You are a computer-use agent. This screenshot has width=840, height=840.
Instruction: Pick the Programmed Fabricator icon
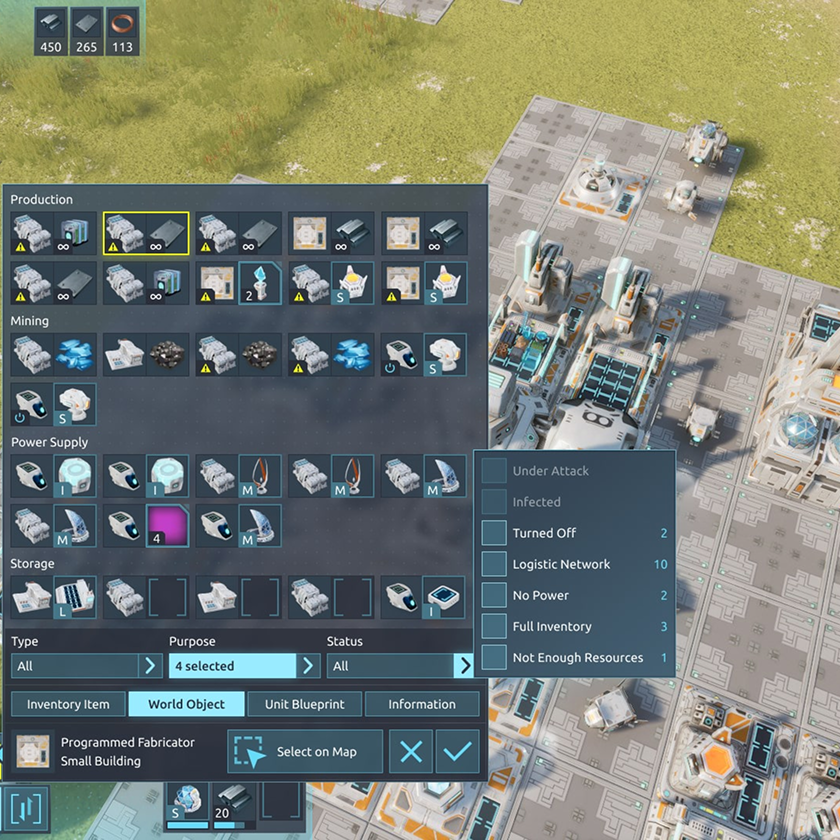pyautogui.click(x=34, y=752)
